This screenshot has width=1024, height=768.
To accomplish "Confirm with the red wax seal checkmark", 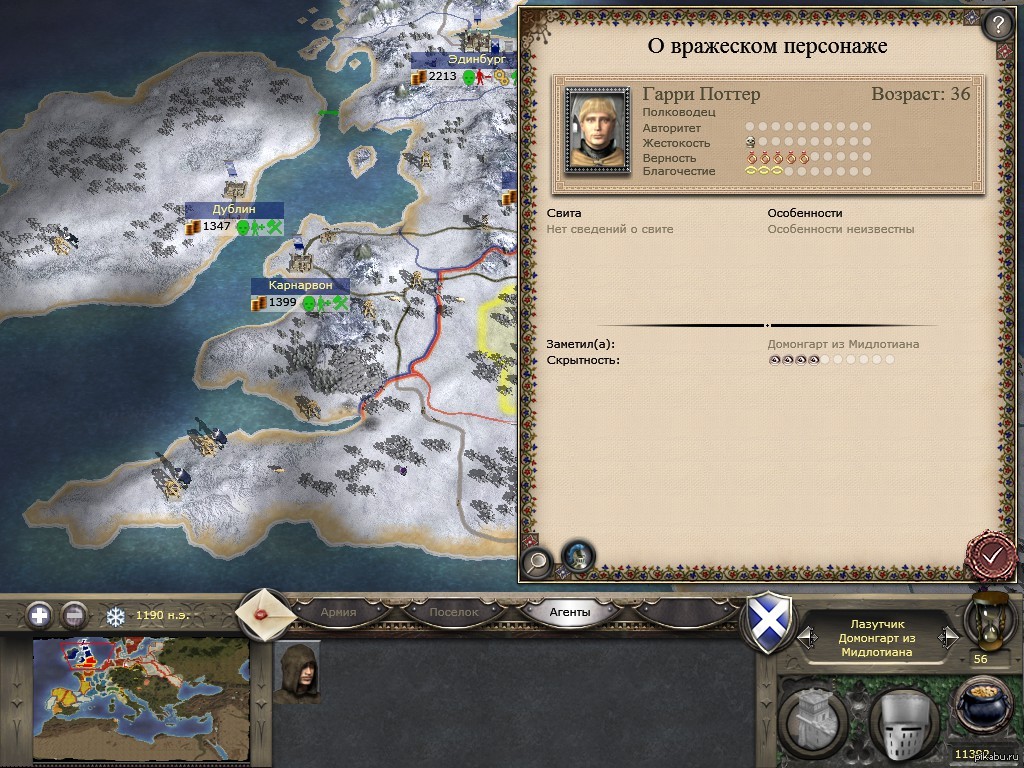I will 992,553.
